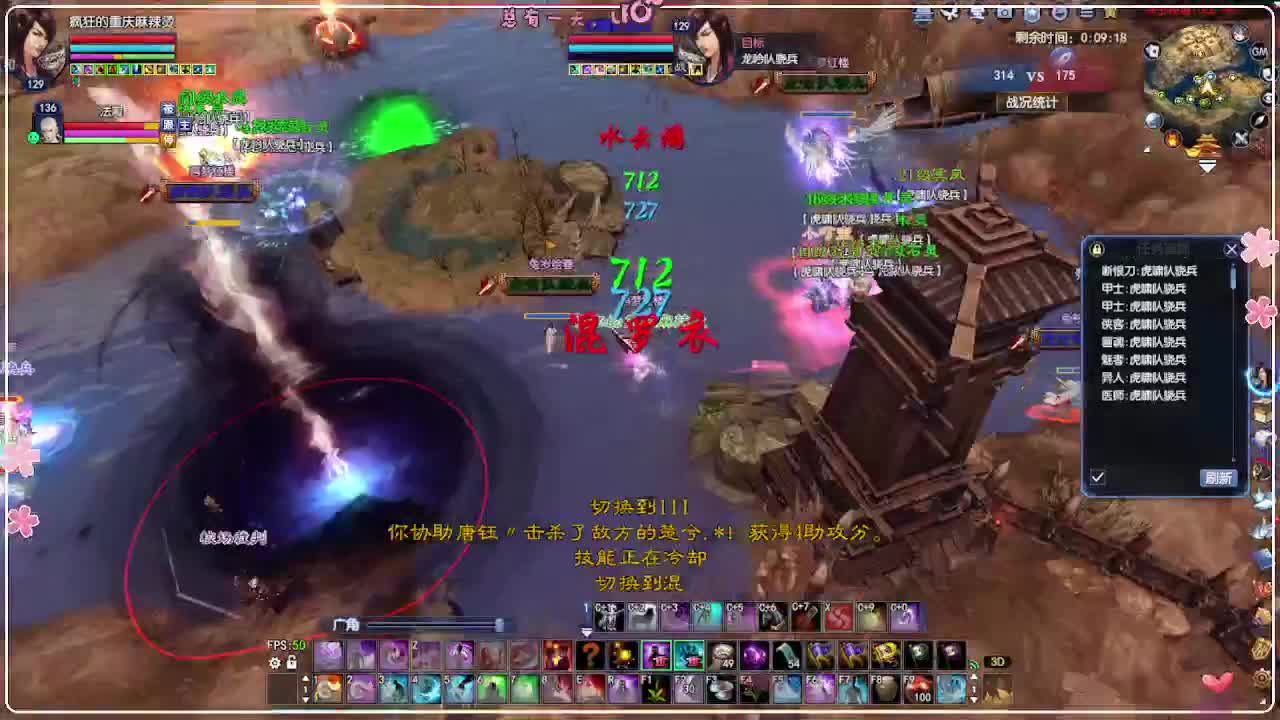The image size is (1280, 720).
Task: Click the up arrow on the action bar page selector
Action: click(x=306, y=678)
